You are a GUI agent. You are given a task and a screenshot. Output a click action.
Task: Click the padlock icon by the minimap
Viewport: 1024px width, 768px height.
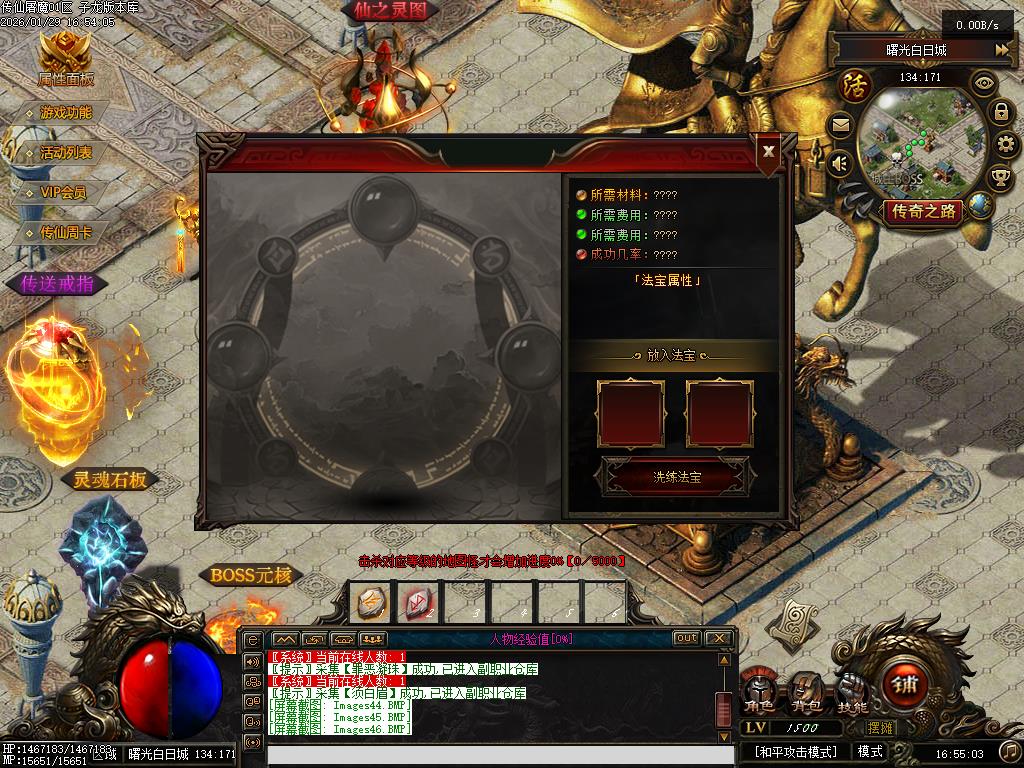[x=1000, y=112]
